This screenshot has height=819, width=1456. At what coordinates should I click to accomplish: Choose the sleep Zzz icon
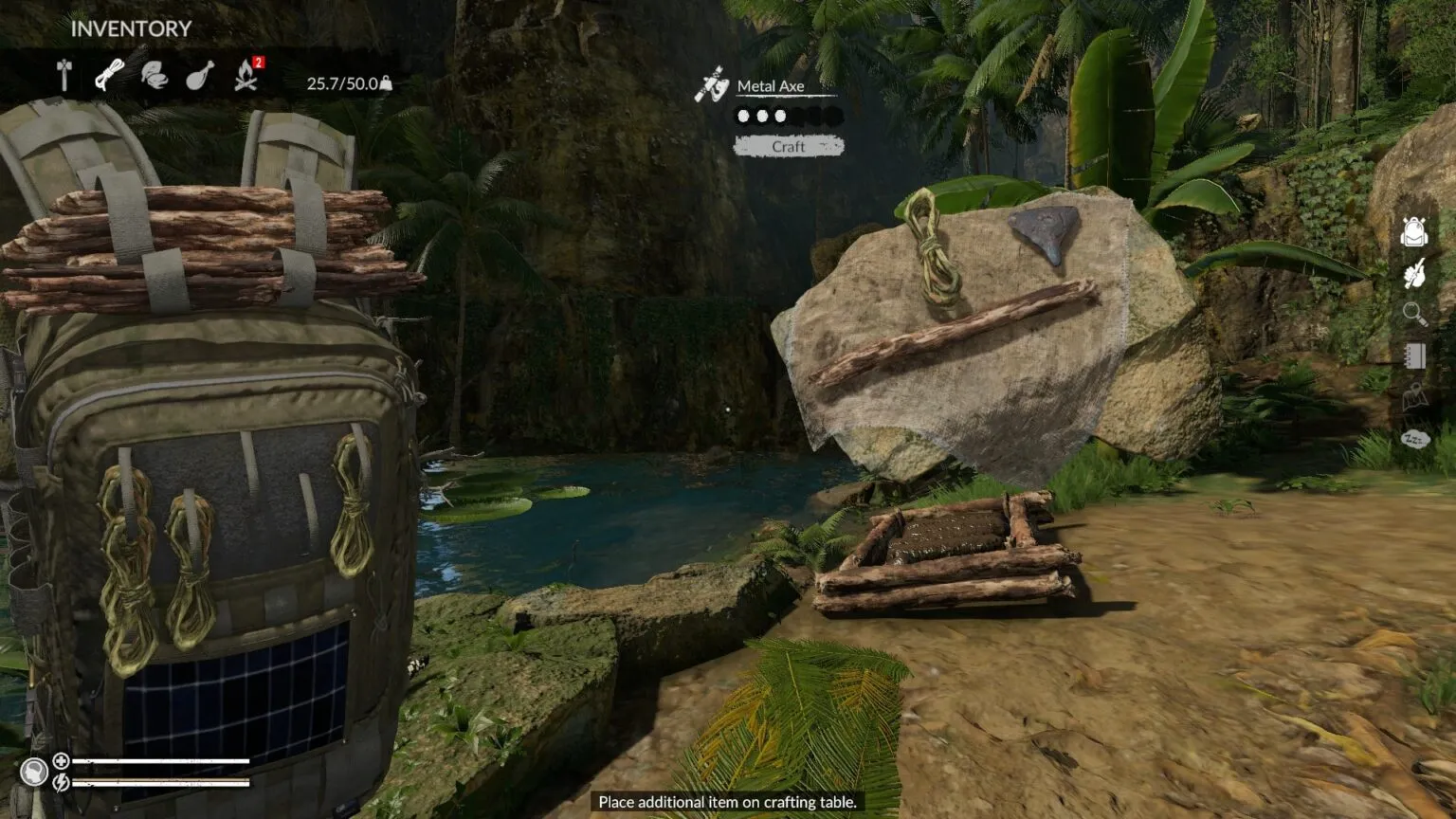(x=1413, y=439)
